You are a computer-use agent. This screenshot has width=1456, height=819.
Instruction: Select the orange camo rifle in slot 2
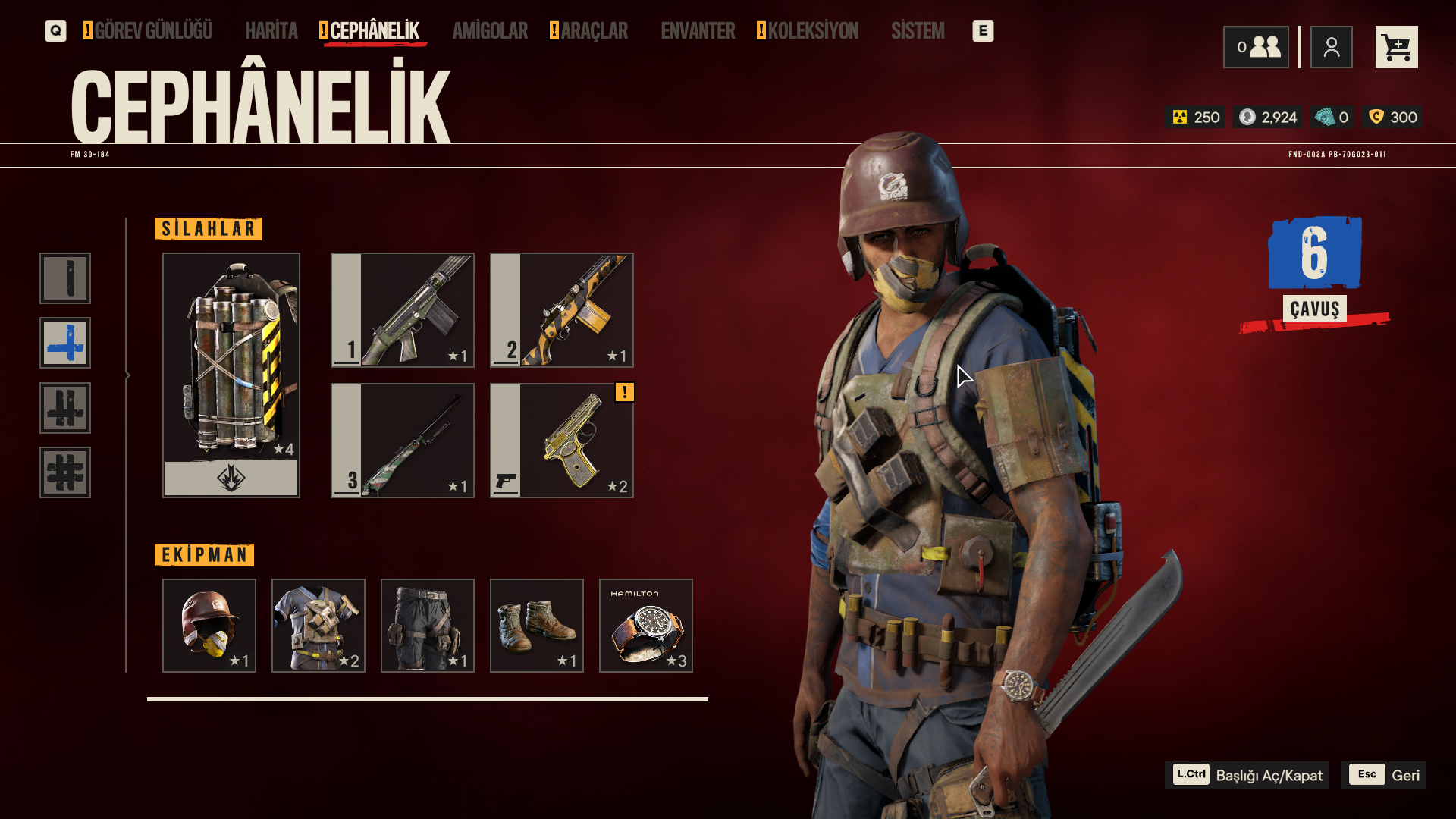[562, 310]
